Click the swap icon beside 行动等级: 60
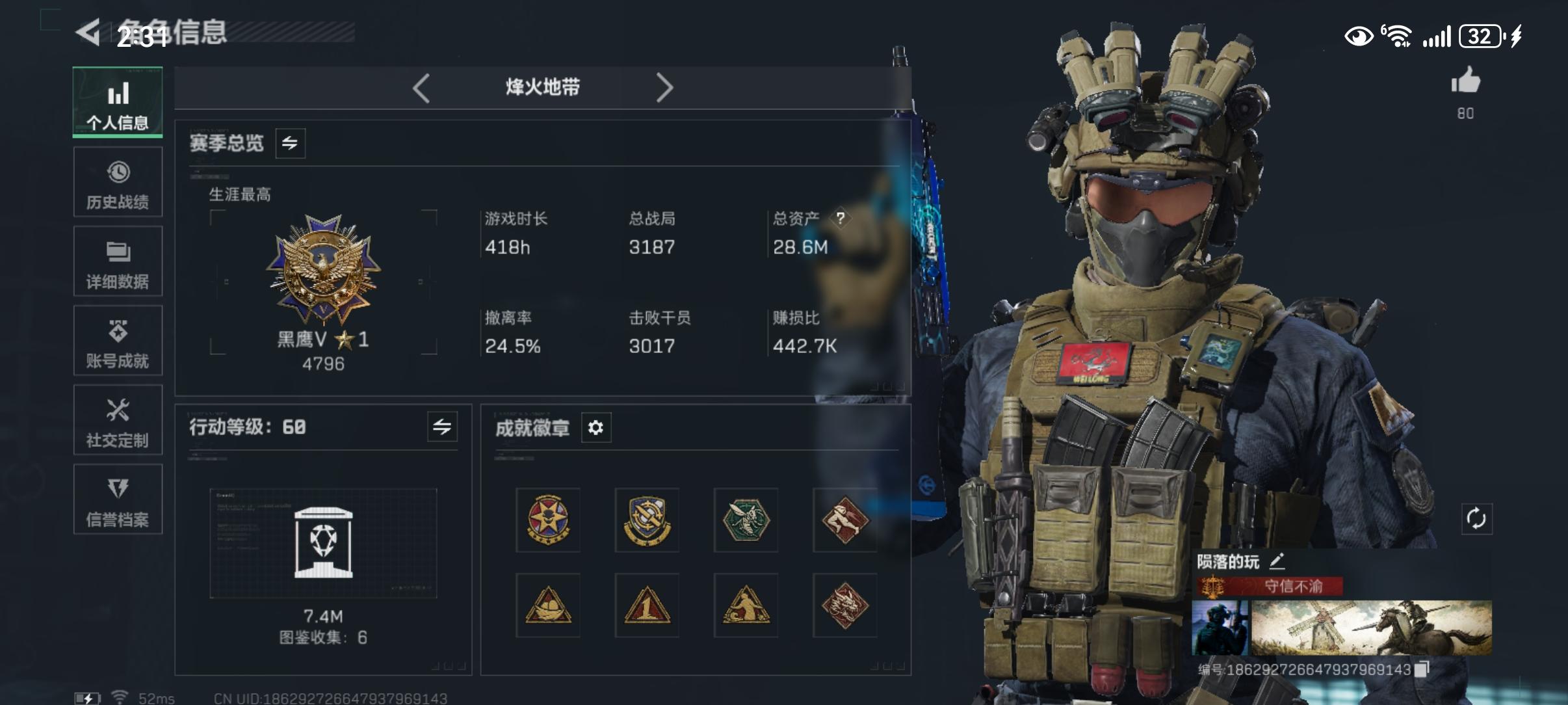Viewport: 1568px width, 705px height. tap(443, 427)
